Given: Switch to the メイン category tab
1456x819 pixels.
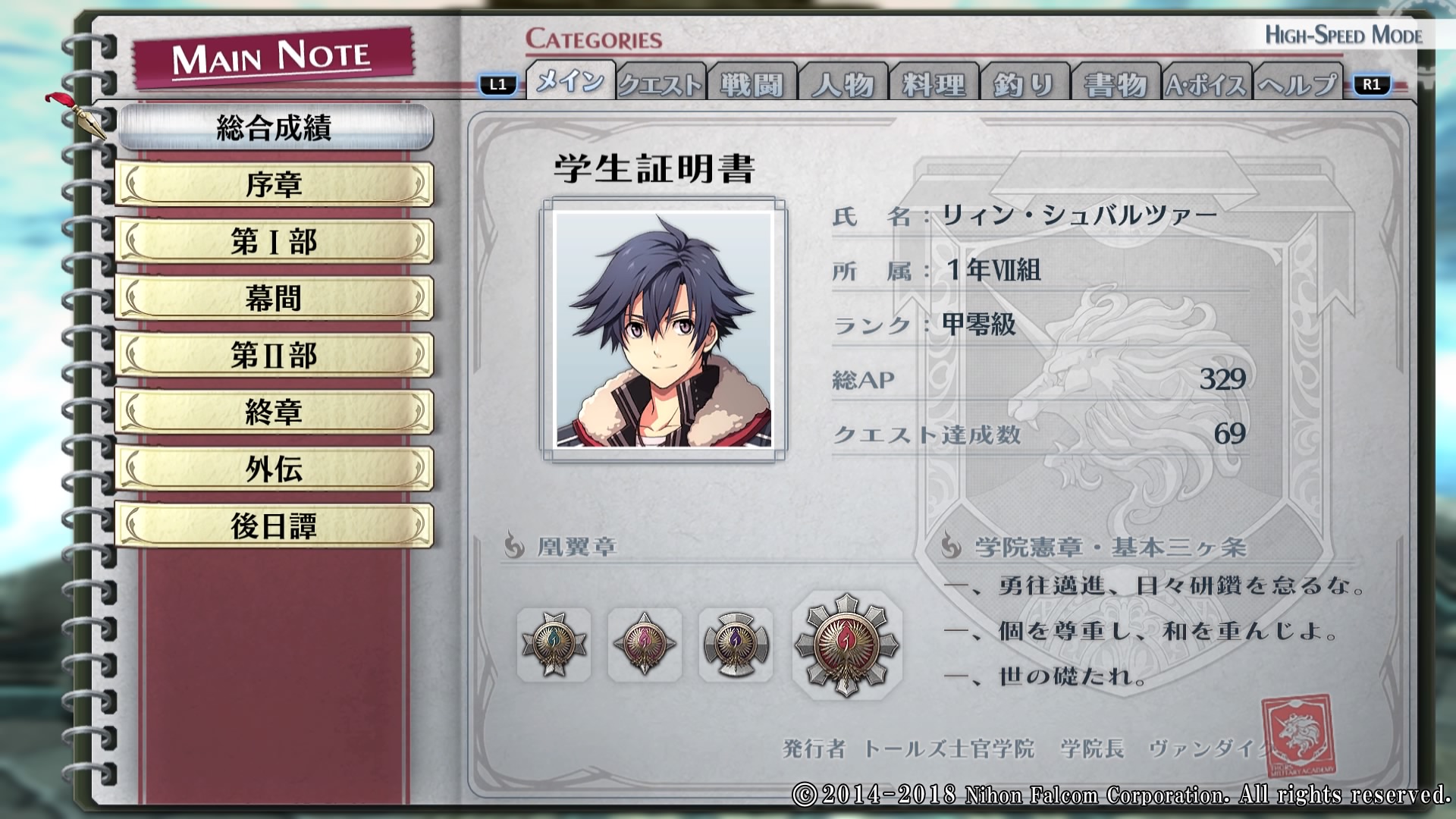Looking at the screenshot, I should tap(570, 82).
